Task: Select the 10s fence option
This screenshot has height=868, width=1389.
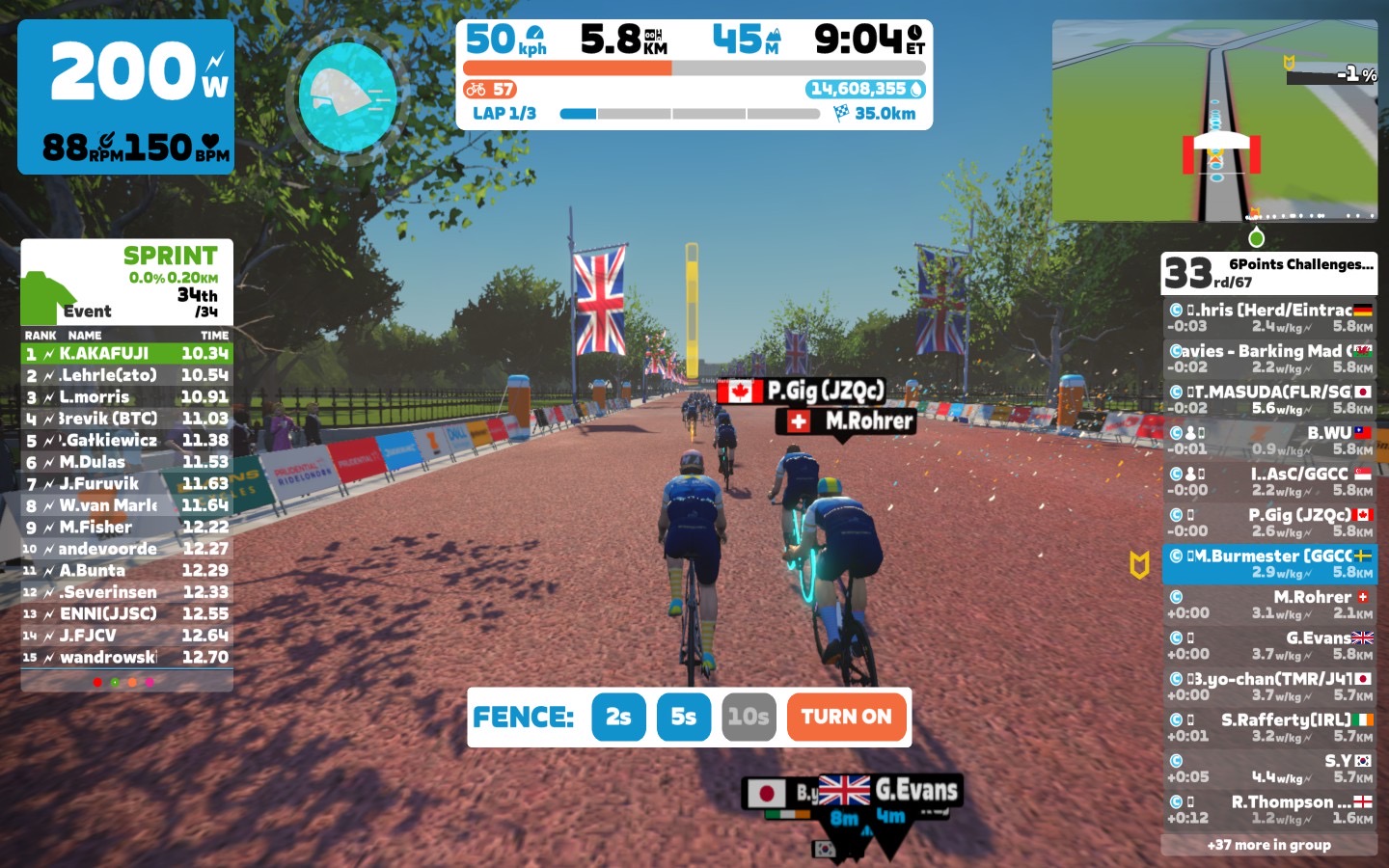Action: [x=749, y=718]
